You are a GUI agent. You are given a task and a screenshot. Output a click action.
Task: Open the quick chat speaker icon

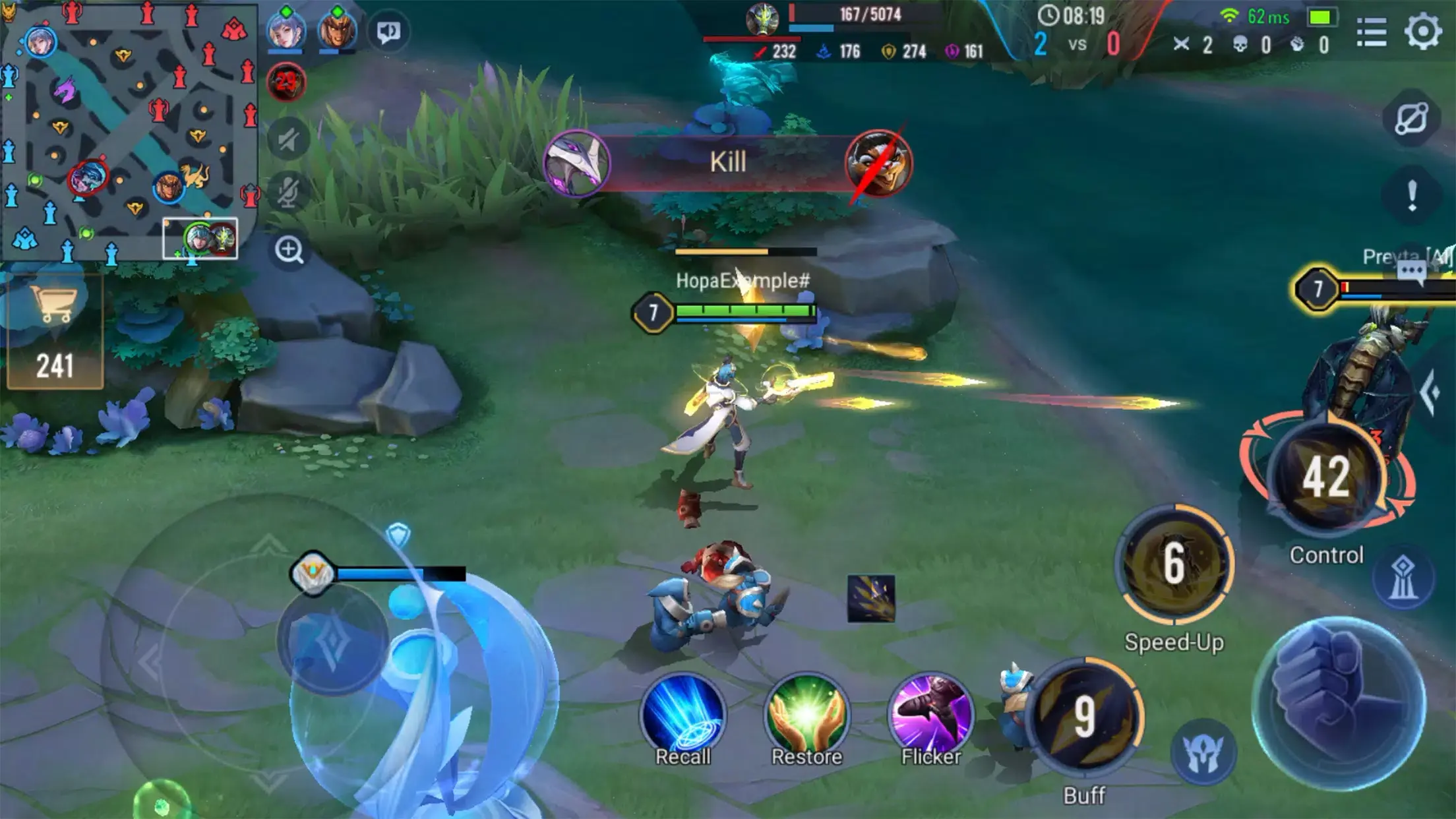point(390,32)
